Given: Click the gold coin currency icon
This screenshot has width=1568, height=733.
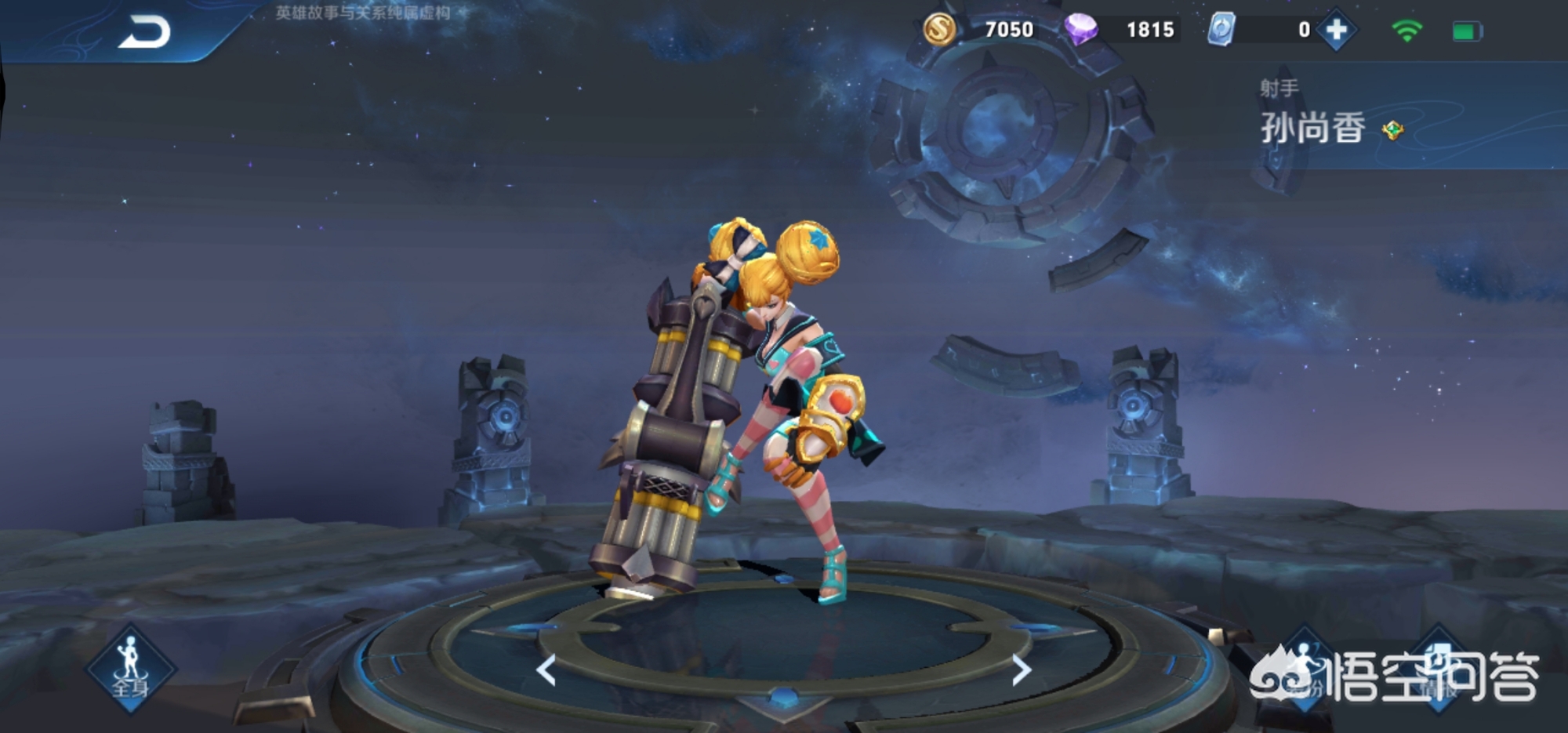Looking at the screenshot, I should 939,30.
